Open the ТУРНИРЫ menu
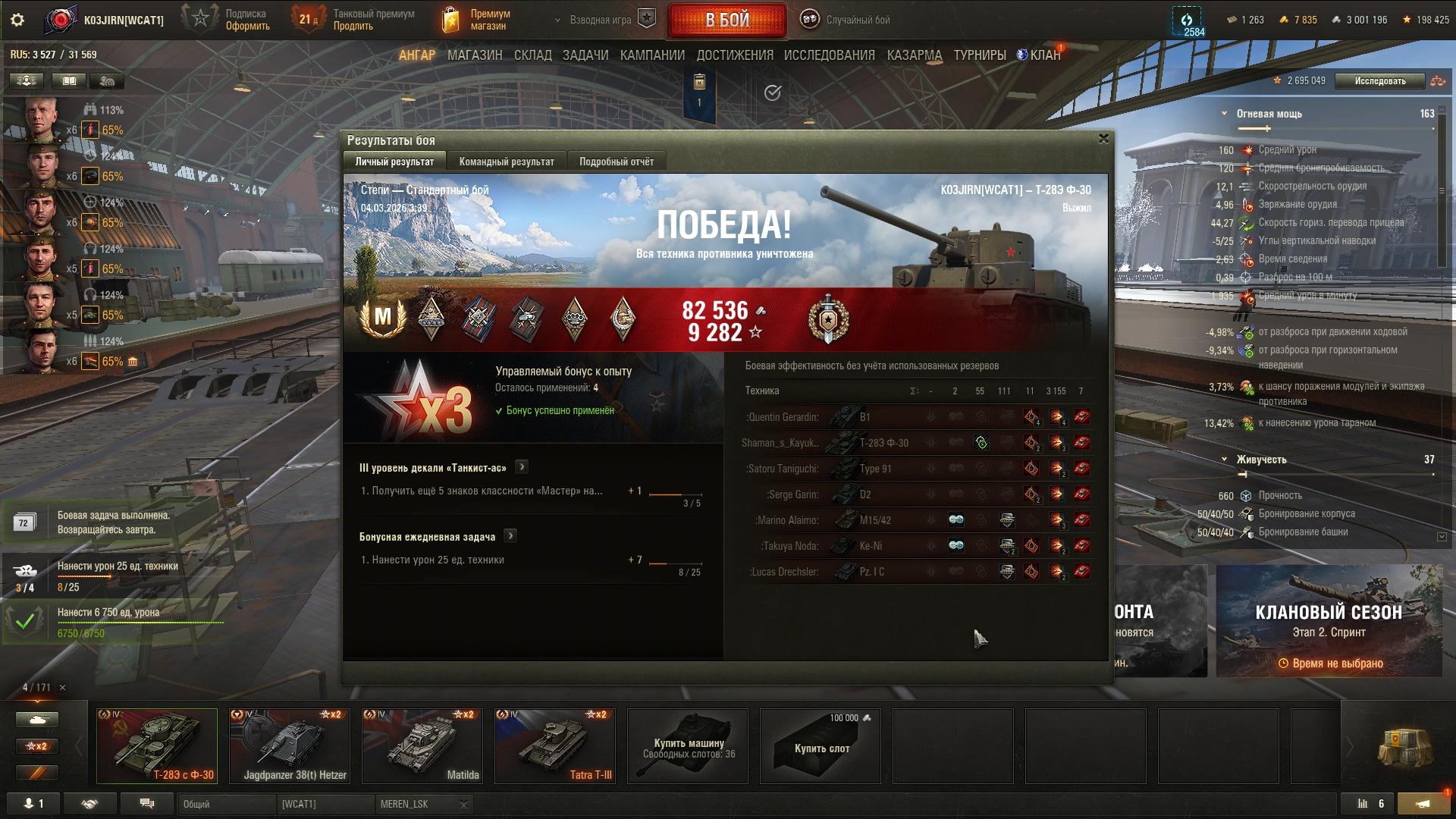Image resolution: width=1456 pixels, height=819 pixels. [x=979, y=55]
